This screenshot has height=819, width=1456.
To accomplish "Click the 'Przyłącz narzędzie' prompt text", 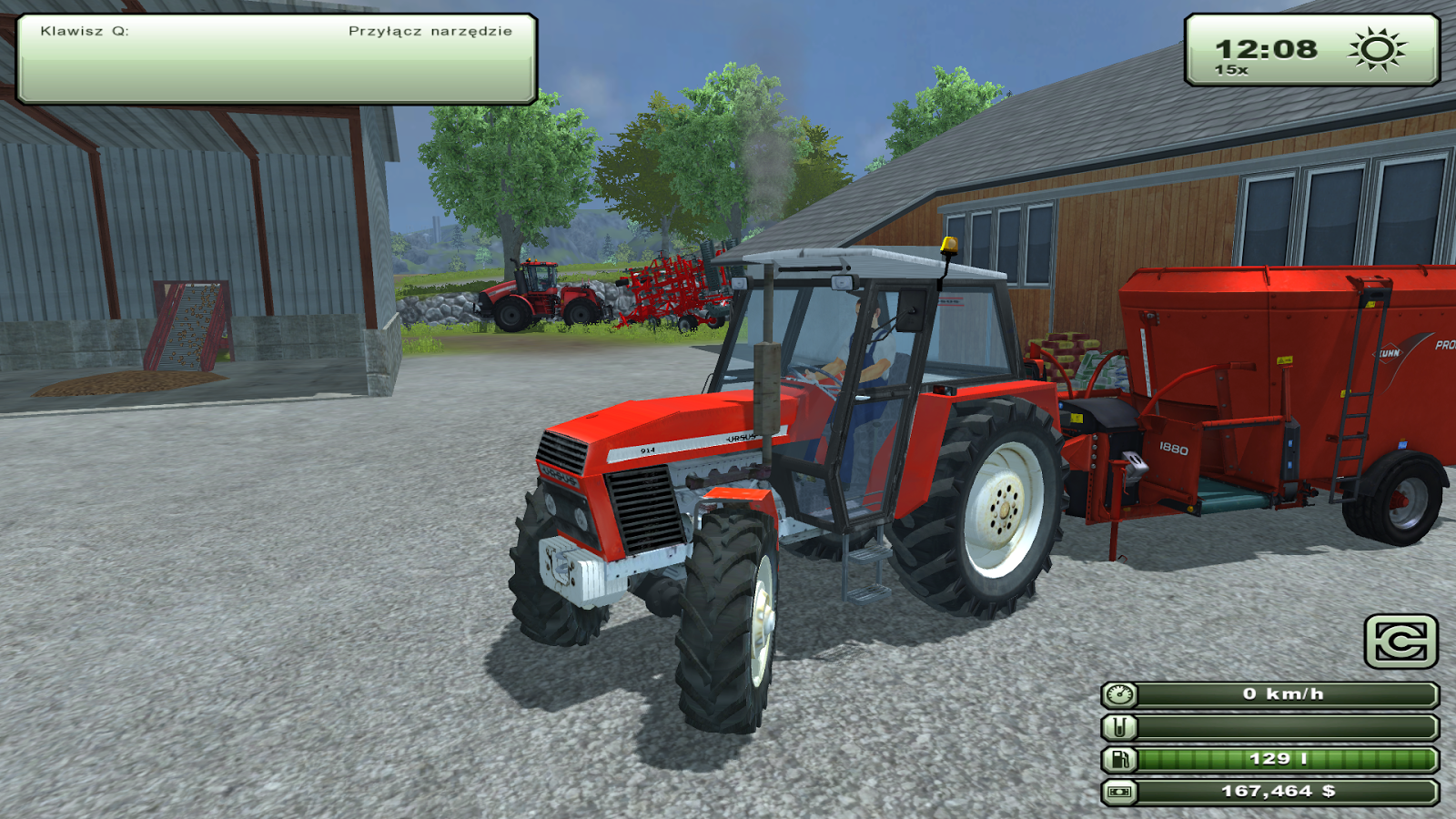I will pos(430,30).
